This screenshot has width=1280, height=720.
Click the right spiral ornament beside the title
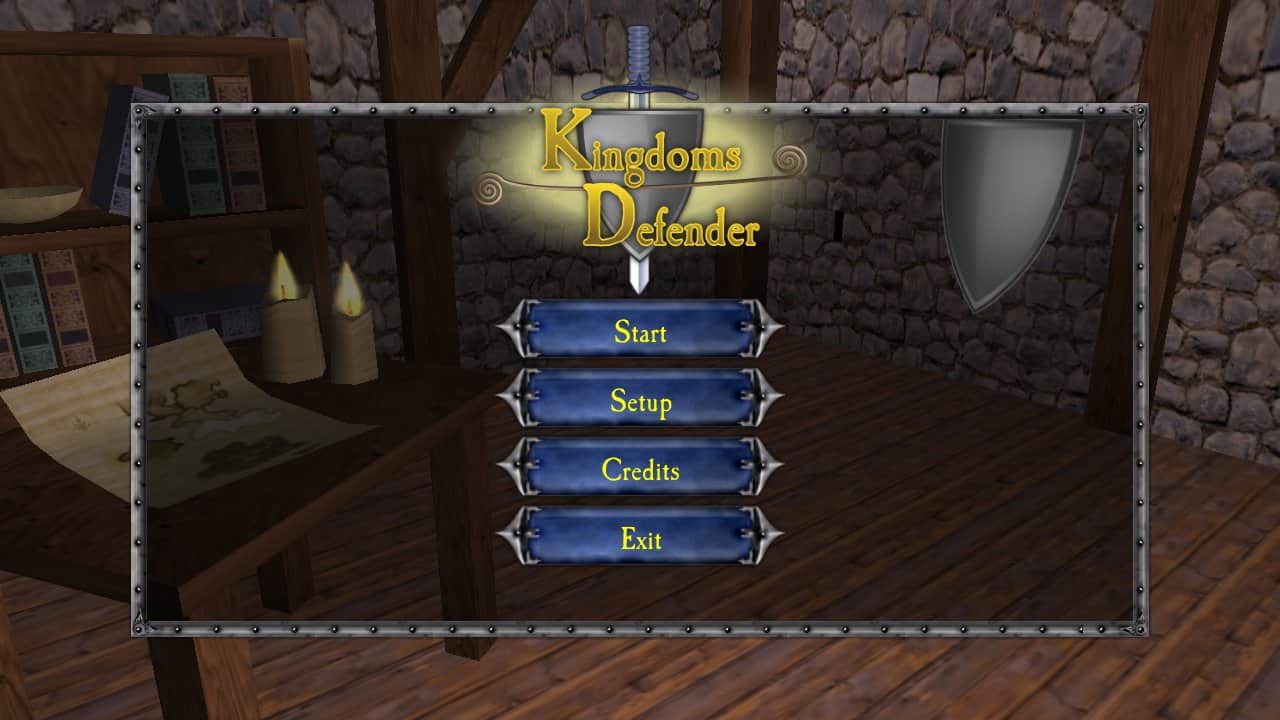pos(790,158)
